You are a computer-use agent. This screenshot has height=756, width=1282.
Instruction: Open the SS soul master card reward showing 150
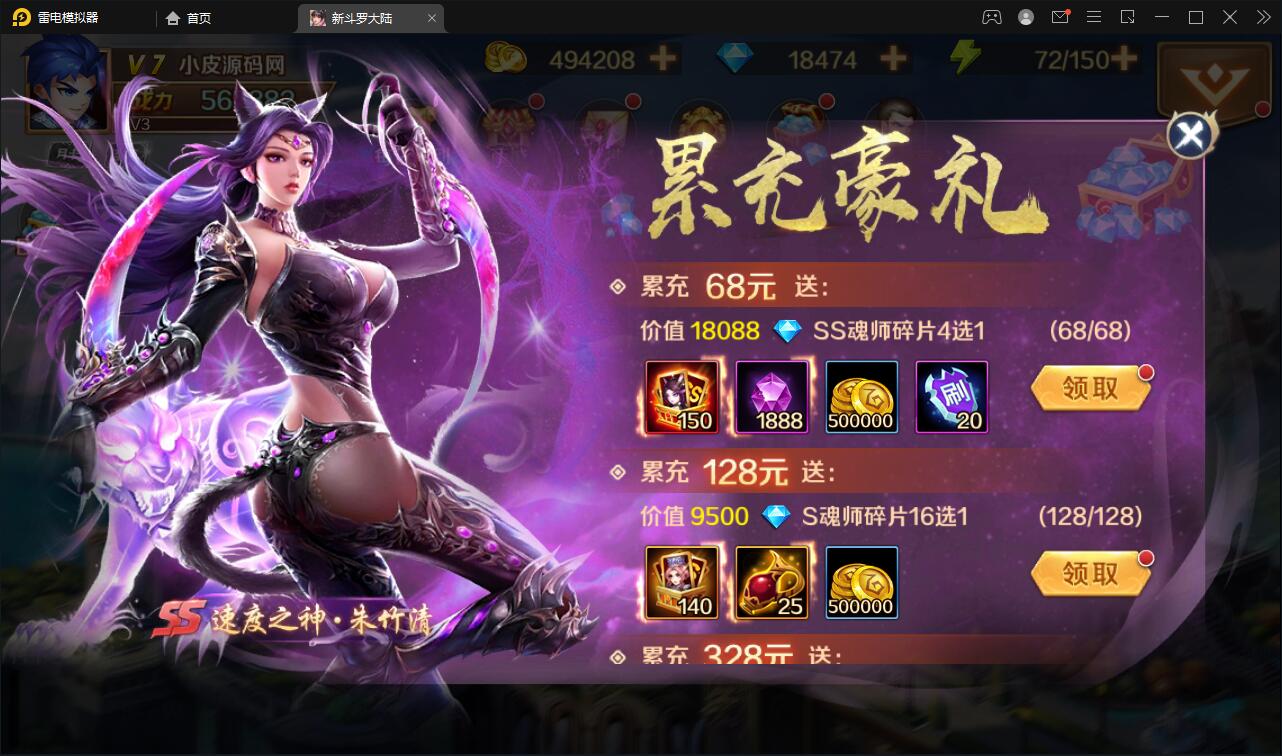(681, 399)
